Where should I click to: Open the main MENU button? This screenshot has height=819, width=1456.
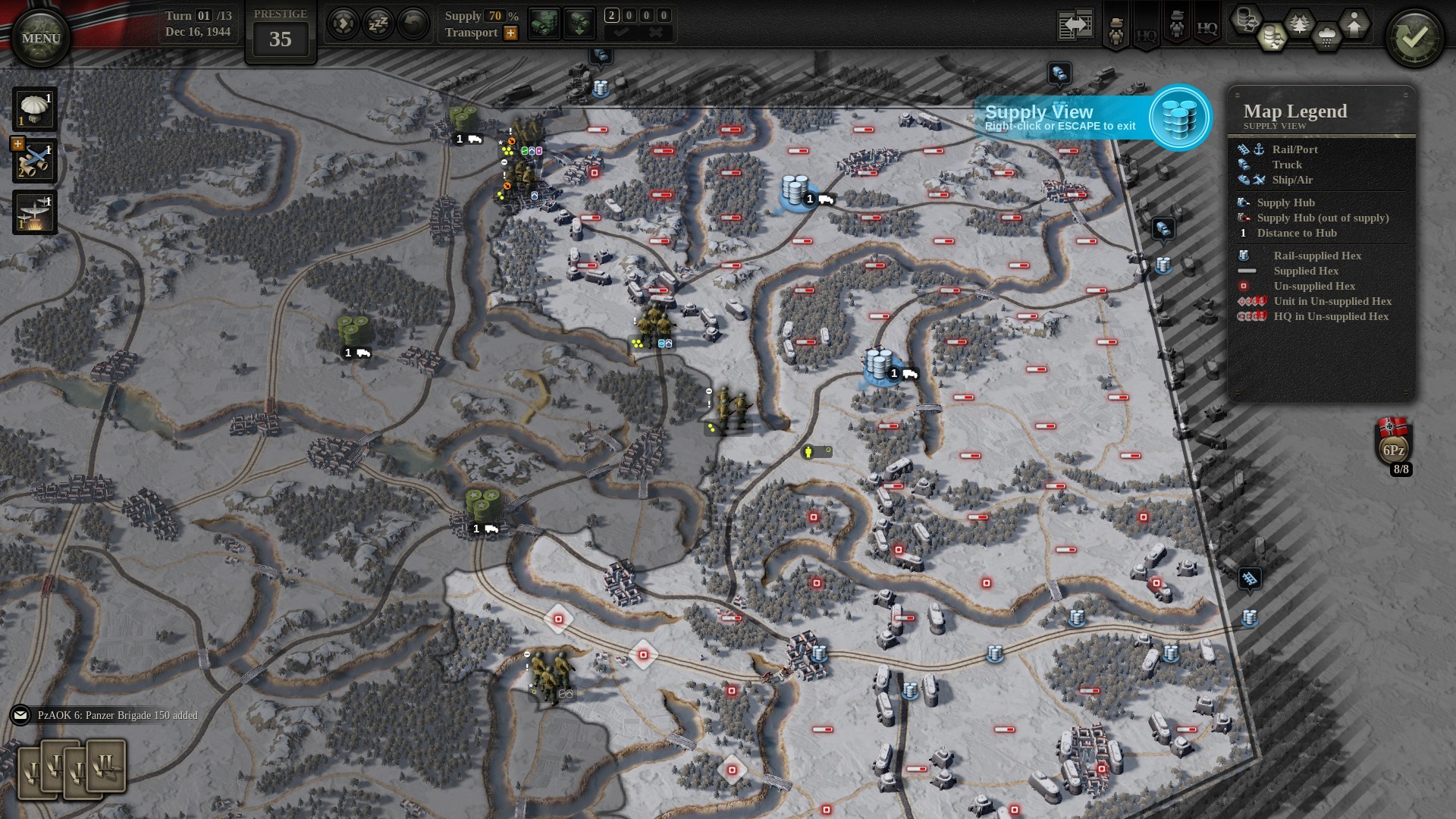[41, 38]
